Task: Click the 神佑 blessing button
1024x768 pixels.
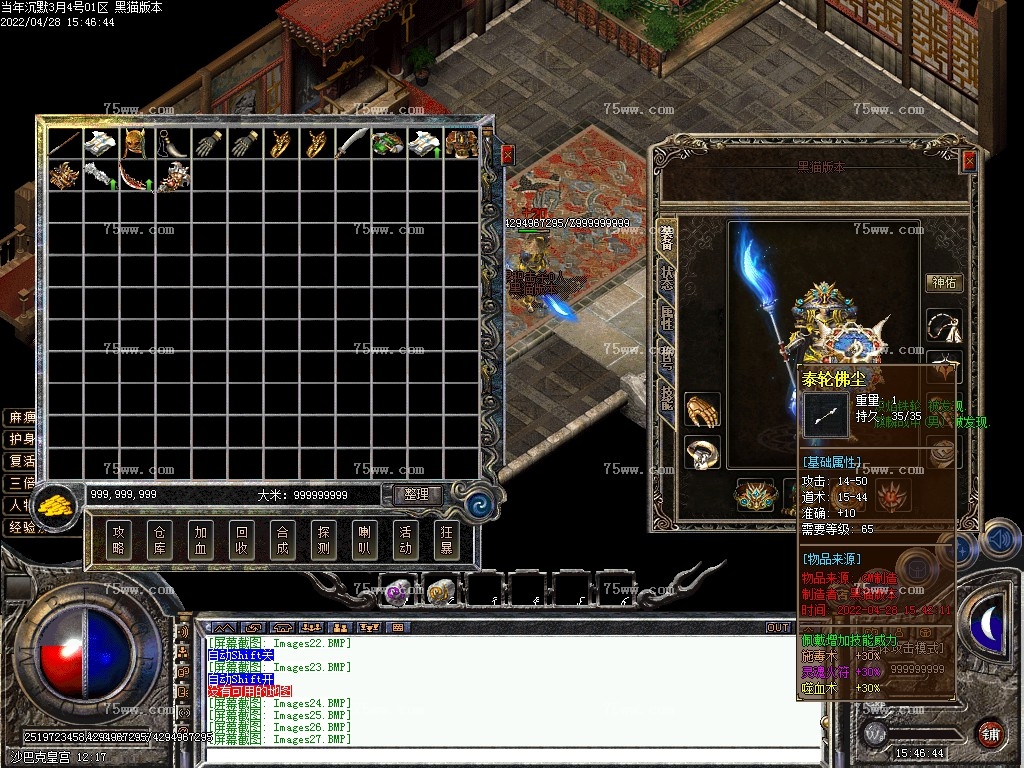Action: (943, 283)
